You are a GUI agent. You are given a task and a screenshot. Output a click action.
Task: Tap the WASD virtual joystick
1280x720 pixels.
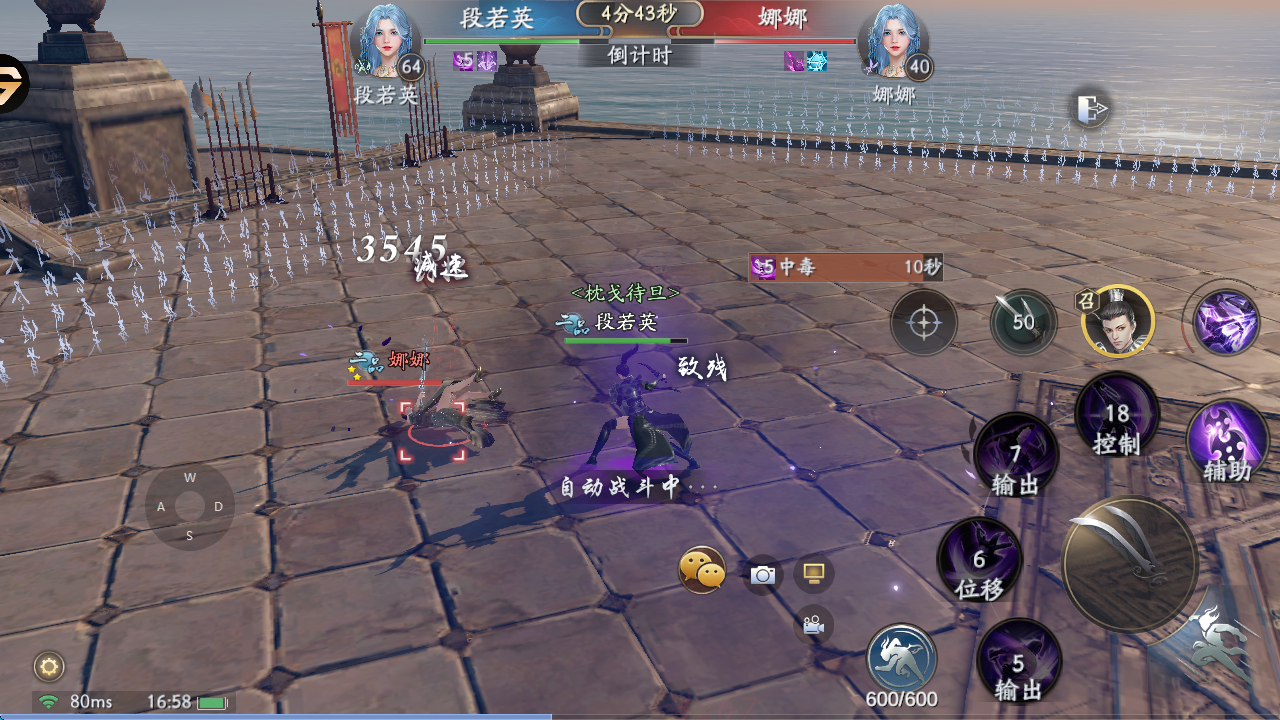pyautogui.click(x=189, y=507)
